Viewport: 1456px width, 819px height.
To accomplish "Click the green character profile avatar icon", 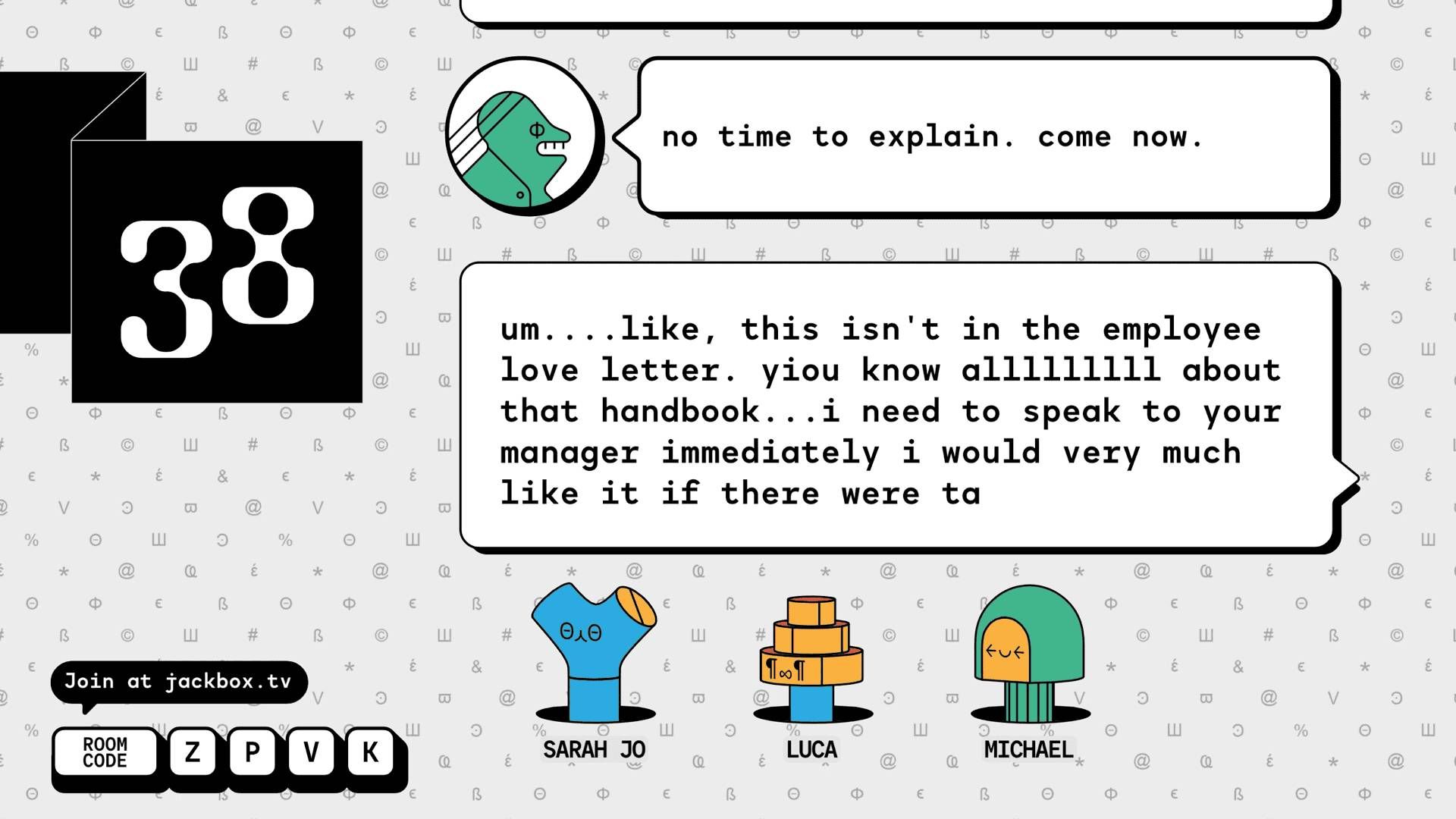I will [525, 135].
